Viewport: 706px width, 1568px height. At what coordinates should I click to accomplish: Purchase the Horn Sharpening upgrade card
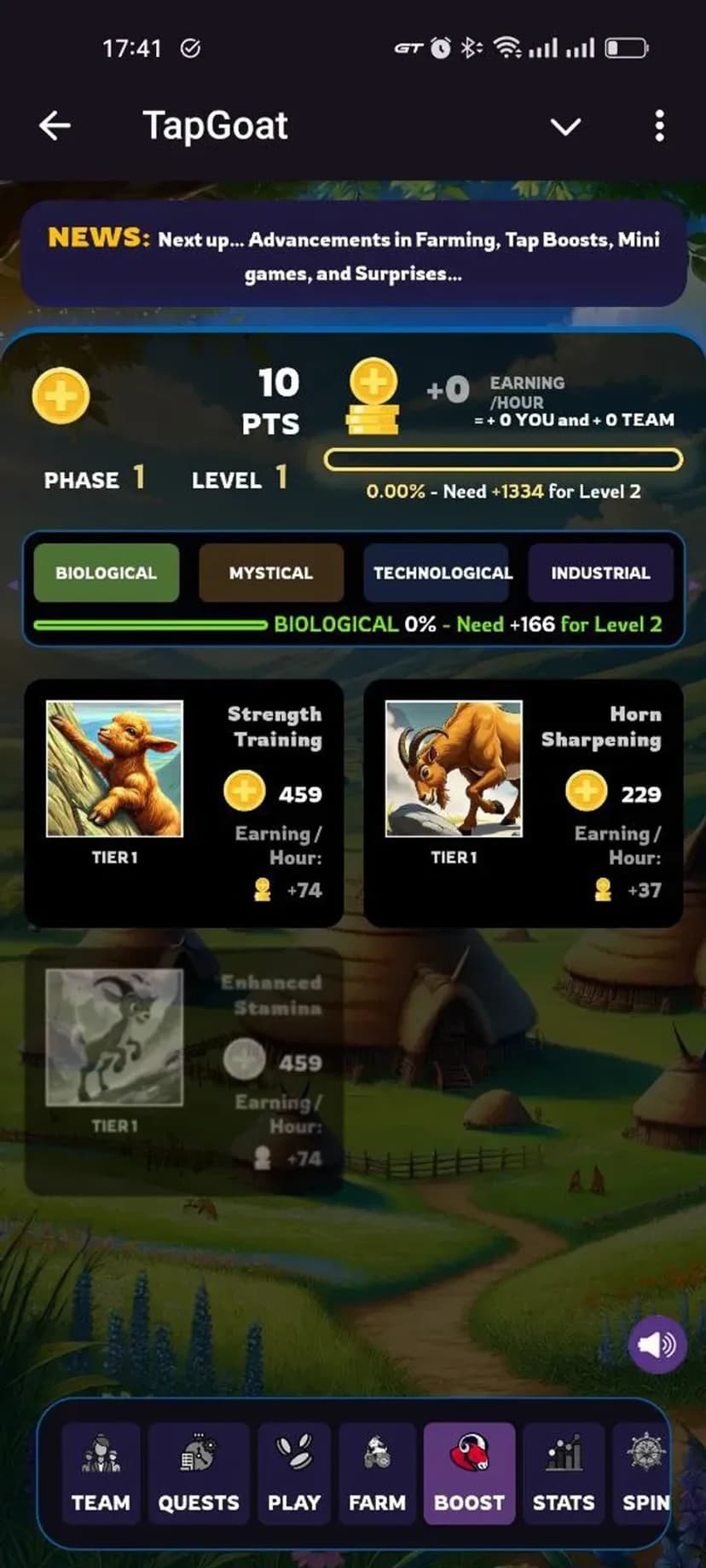(x=523, y=803)
